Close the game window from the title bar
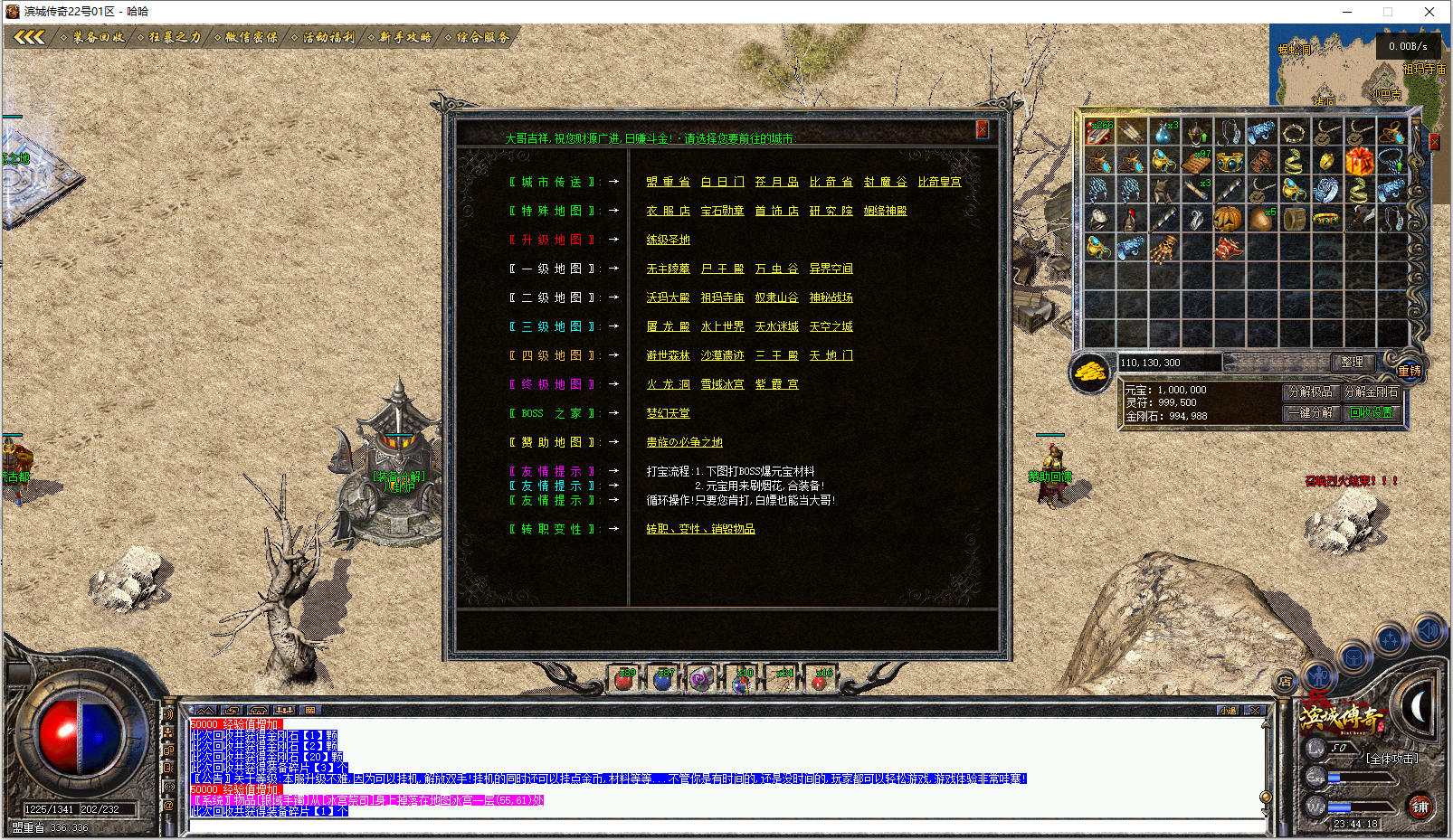The height and width of the screenshot is (840, 1453). tap(1429, 12)
